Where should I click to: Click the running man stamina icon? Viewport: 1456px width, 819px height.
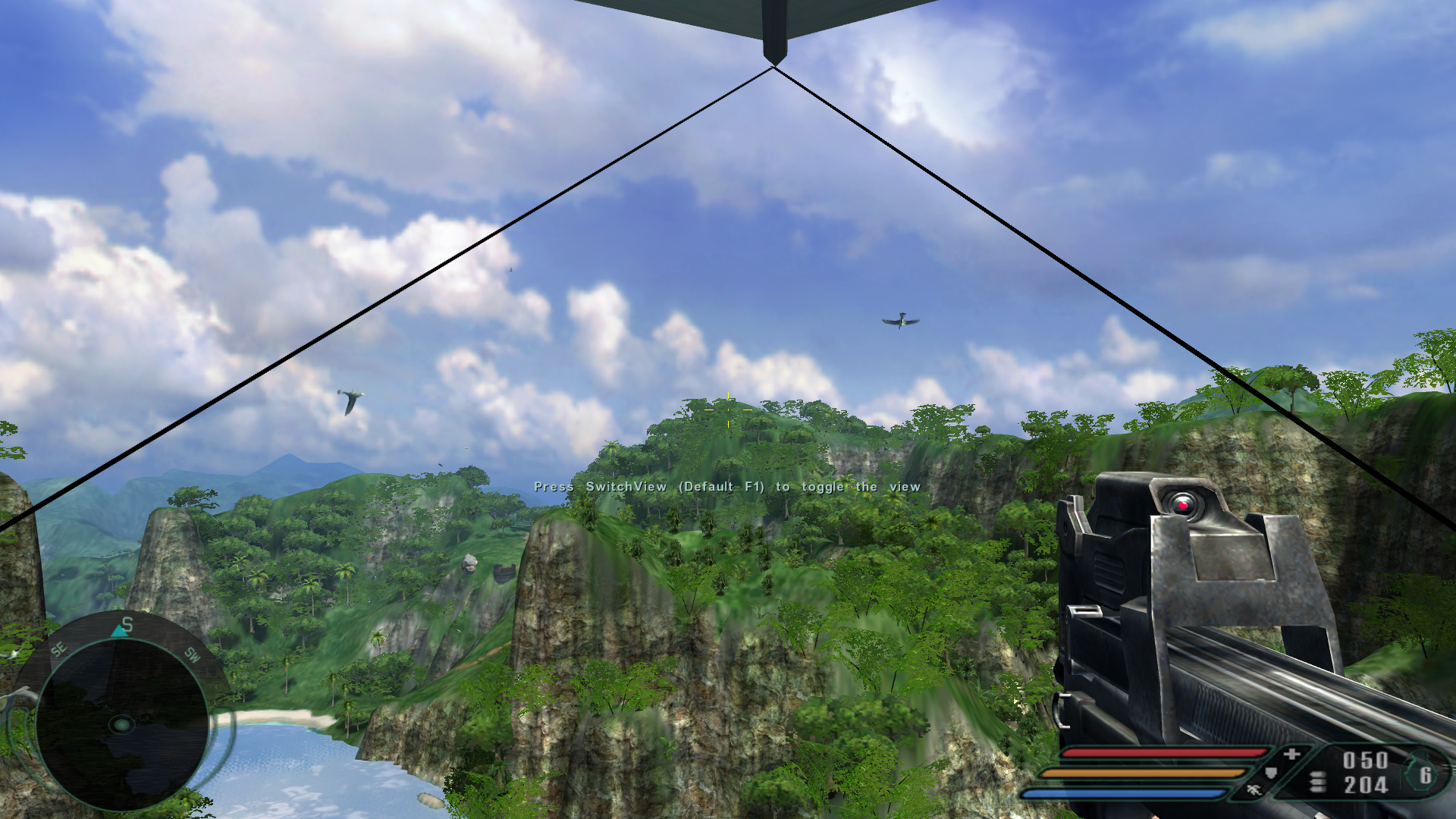coord(1253,791)
